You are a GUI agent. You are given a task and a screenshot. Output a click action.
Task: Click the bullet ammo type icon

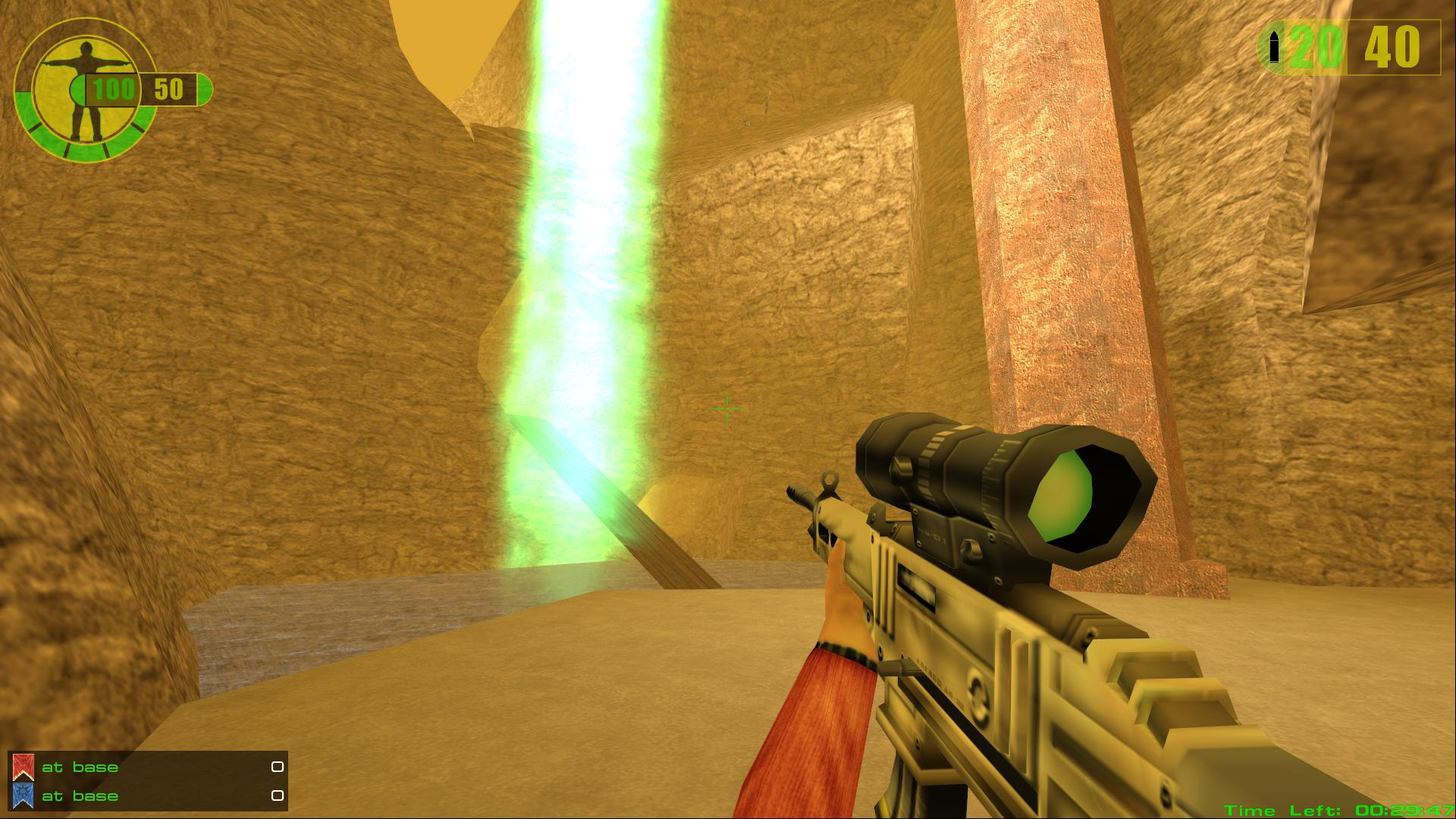(1274, 48)
